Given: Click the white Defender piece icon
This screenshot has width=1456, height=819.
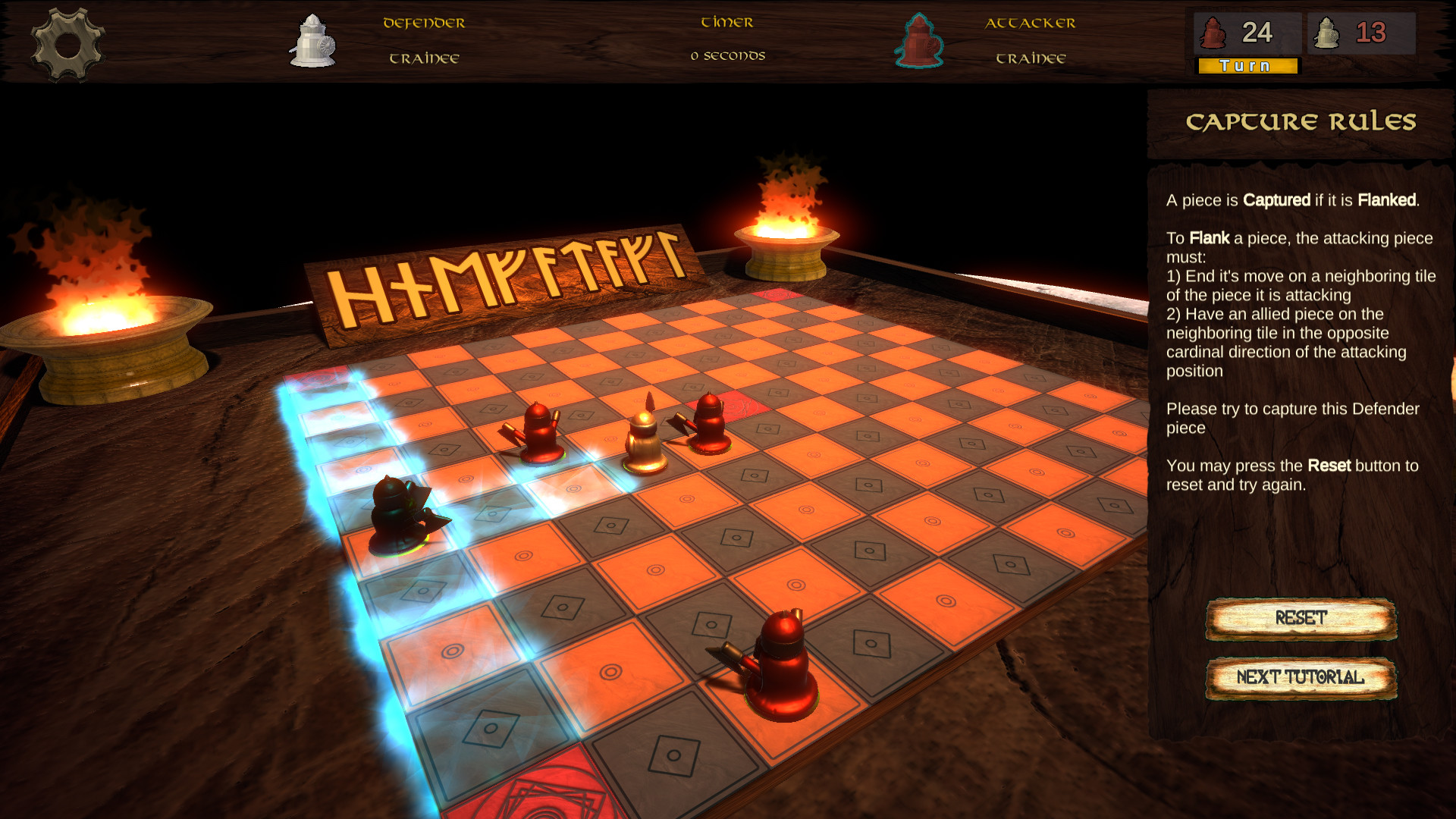Looking at the screenshot, I should pos(312,39).
